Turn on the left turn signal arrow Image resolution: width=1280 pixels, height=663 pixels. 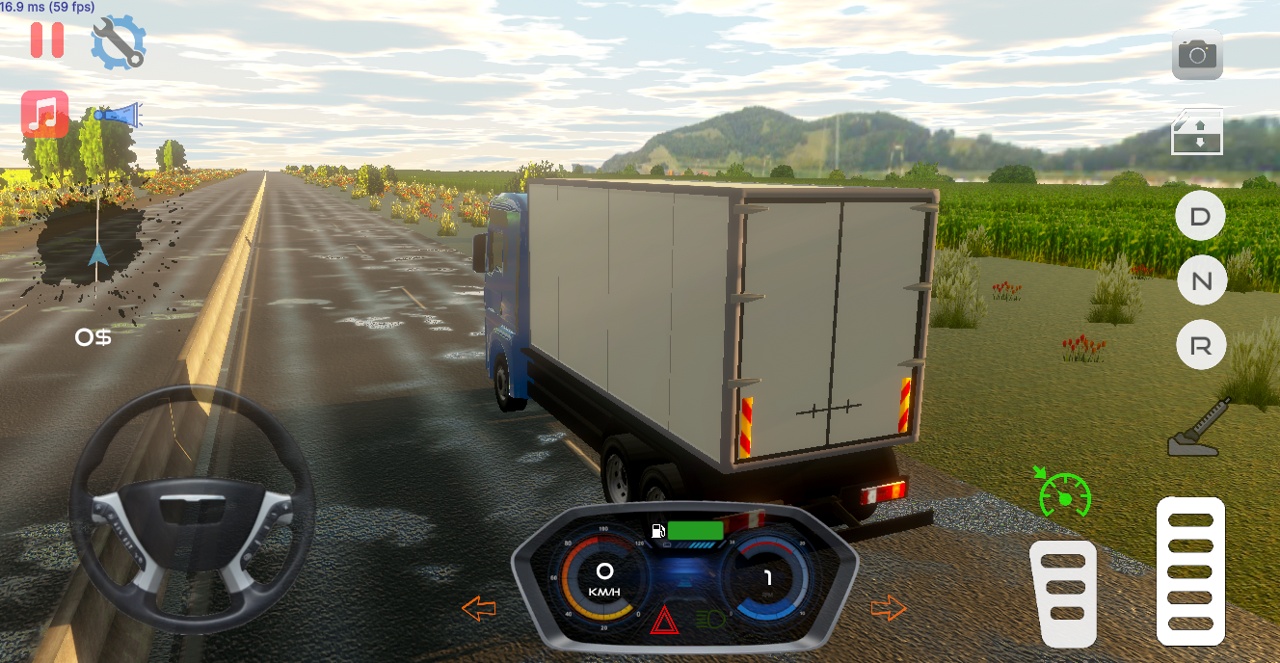pyautogui.click(x=479, y=607)
